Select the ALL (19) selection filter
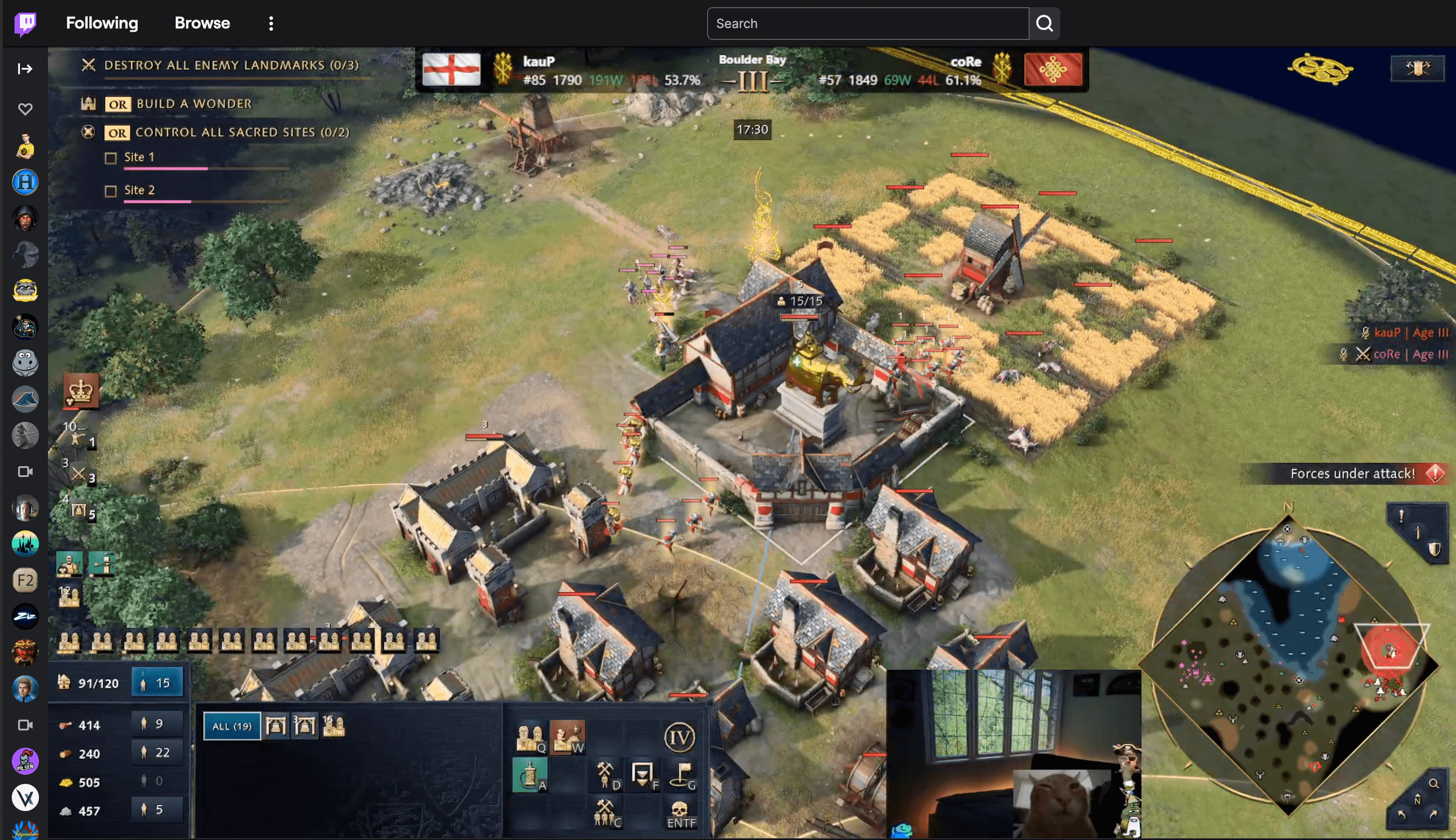 tap(231, 726)
